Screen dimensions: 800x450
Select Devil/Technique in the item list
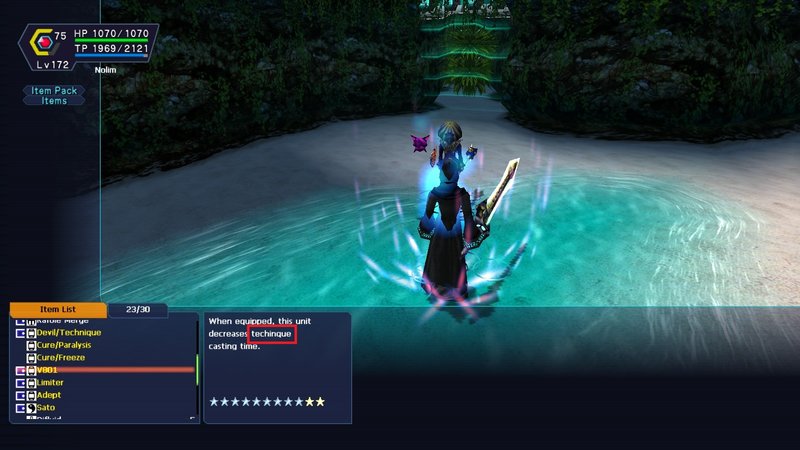69,332
